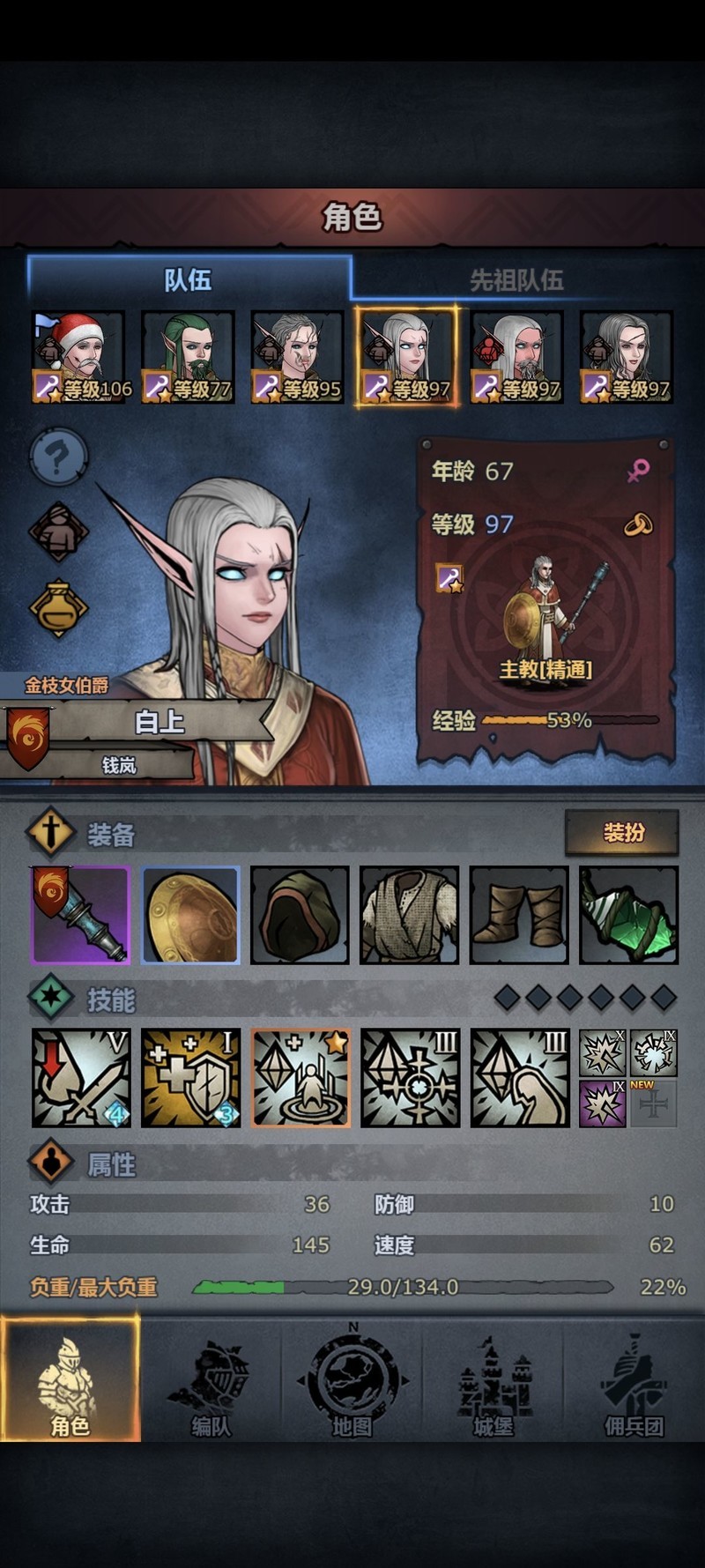Inspect the golden shield slot
Image resolution: width=705 pixels, height=1568 pixels.
(x=190, y=915)
